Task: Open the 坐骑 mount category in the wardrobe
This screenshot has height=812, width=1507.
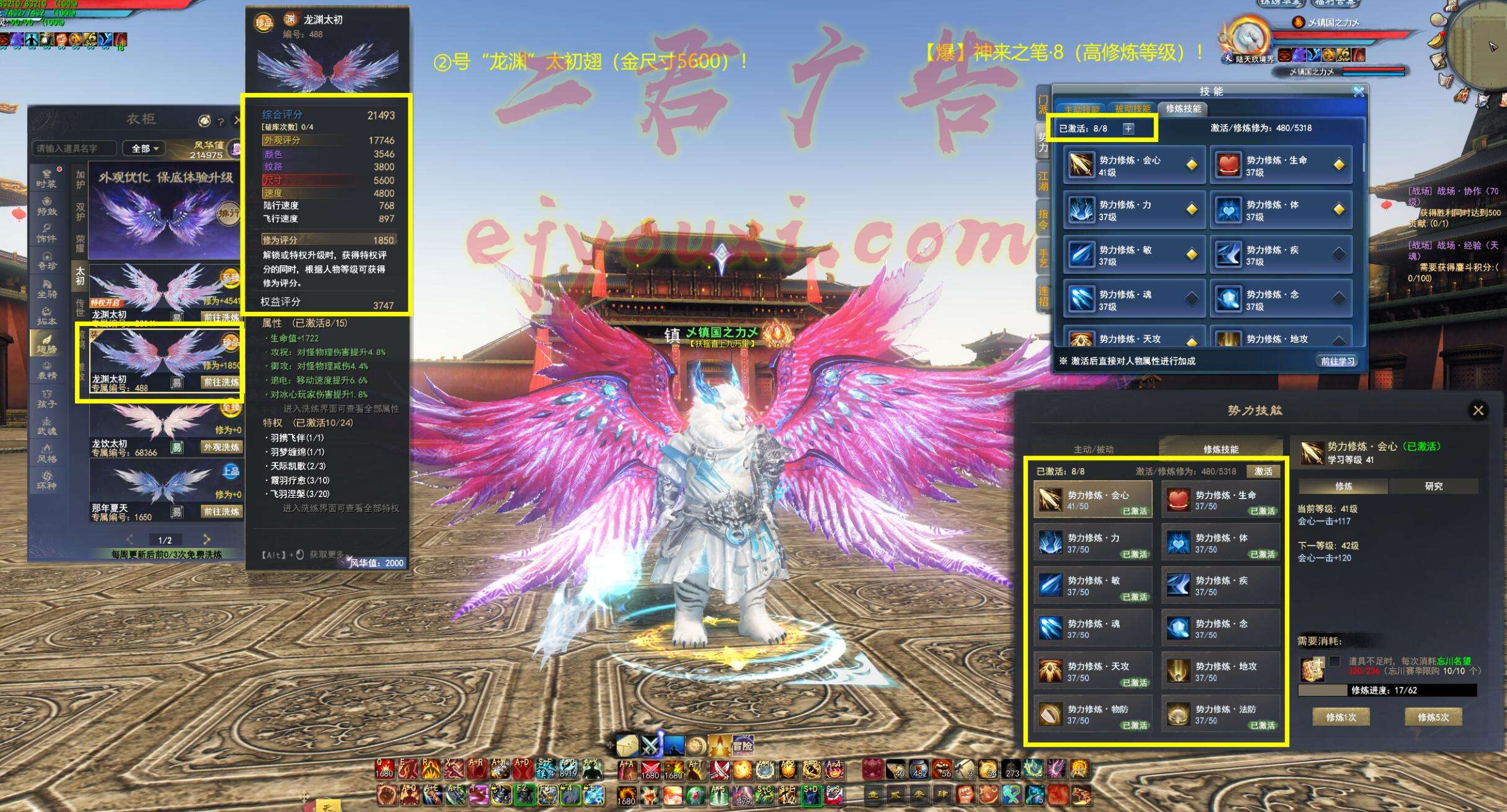Action: click(x=46, y=289)
